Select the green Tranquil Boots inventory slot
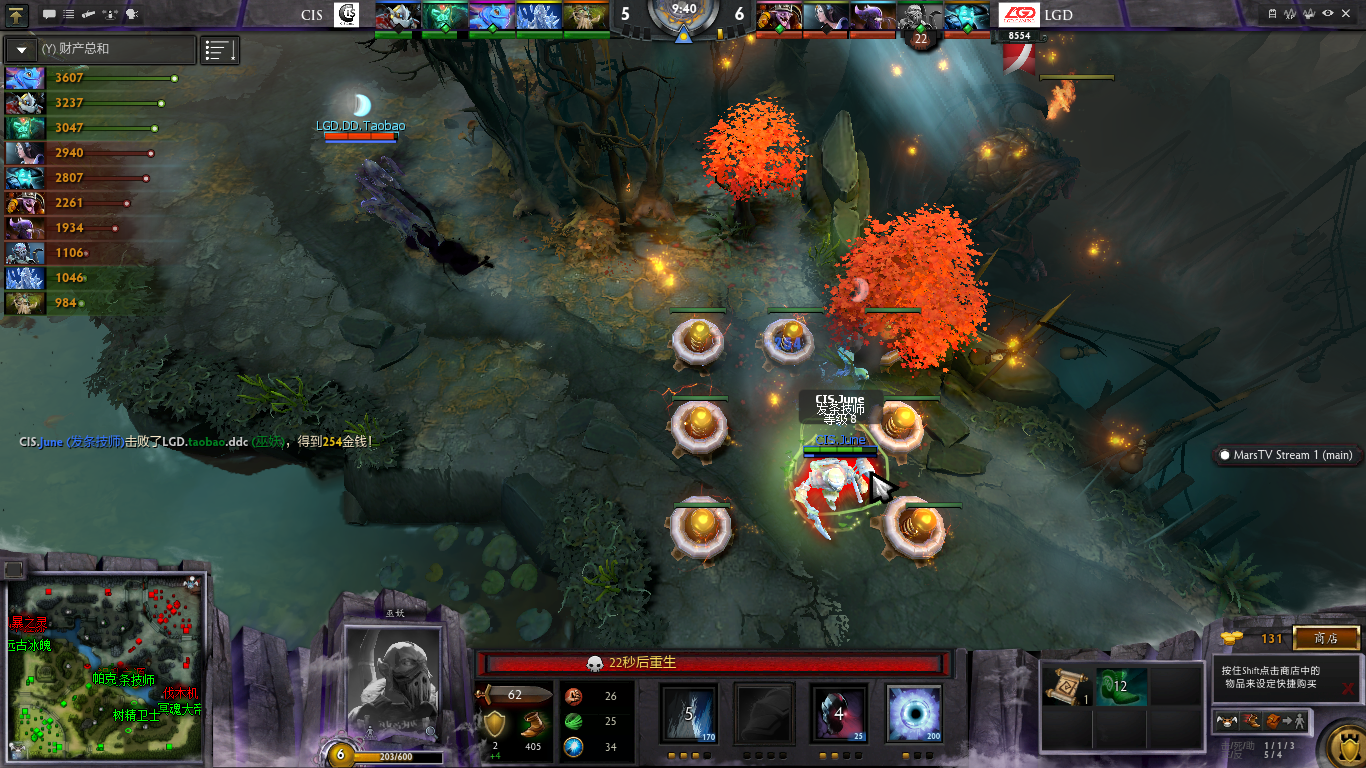 coord(1120,686)
